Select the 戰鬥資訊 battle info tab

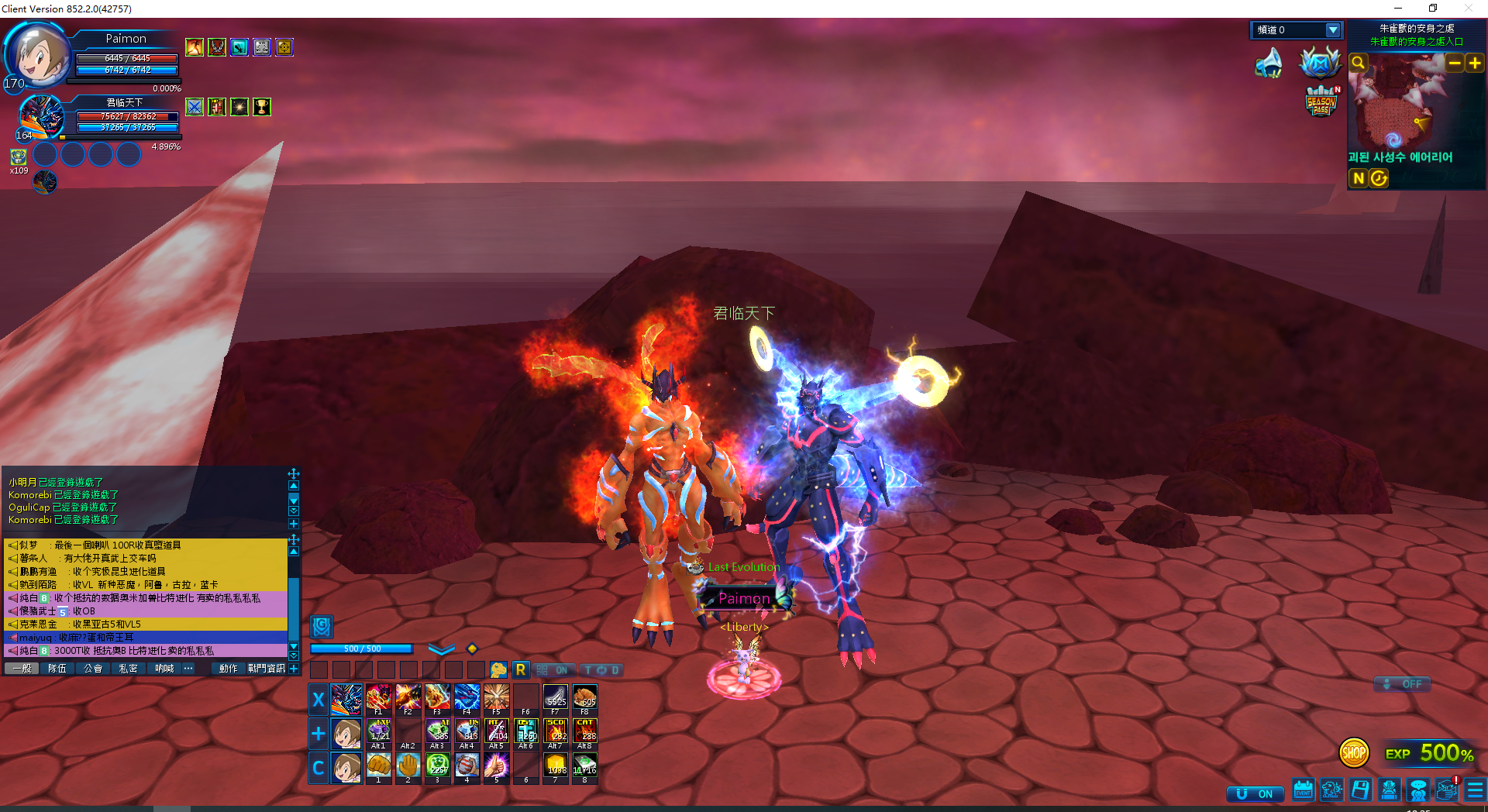click(x=267, y=669)
